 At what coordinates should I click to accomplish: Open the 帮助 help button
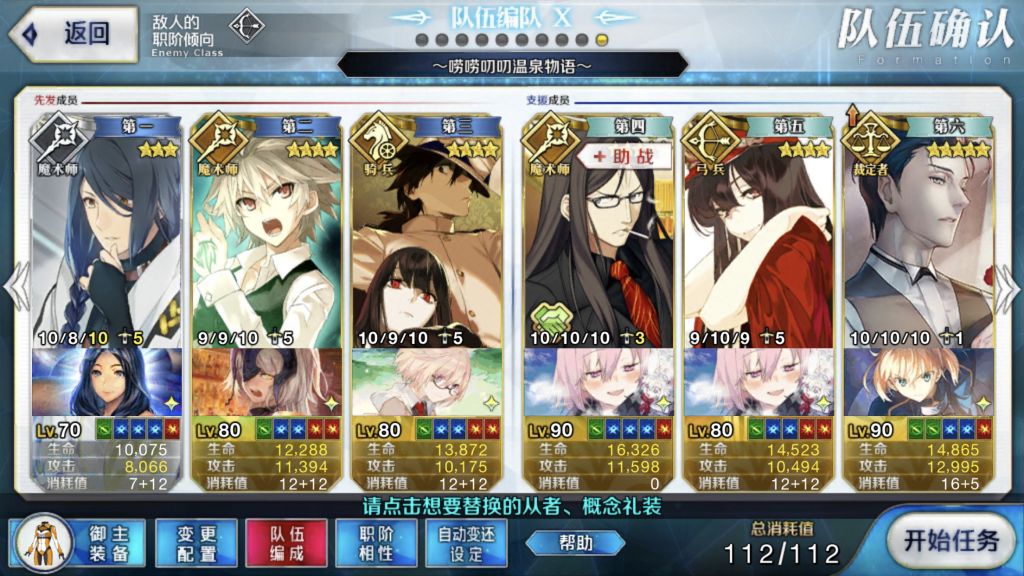575,543
